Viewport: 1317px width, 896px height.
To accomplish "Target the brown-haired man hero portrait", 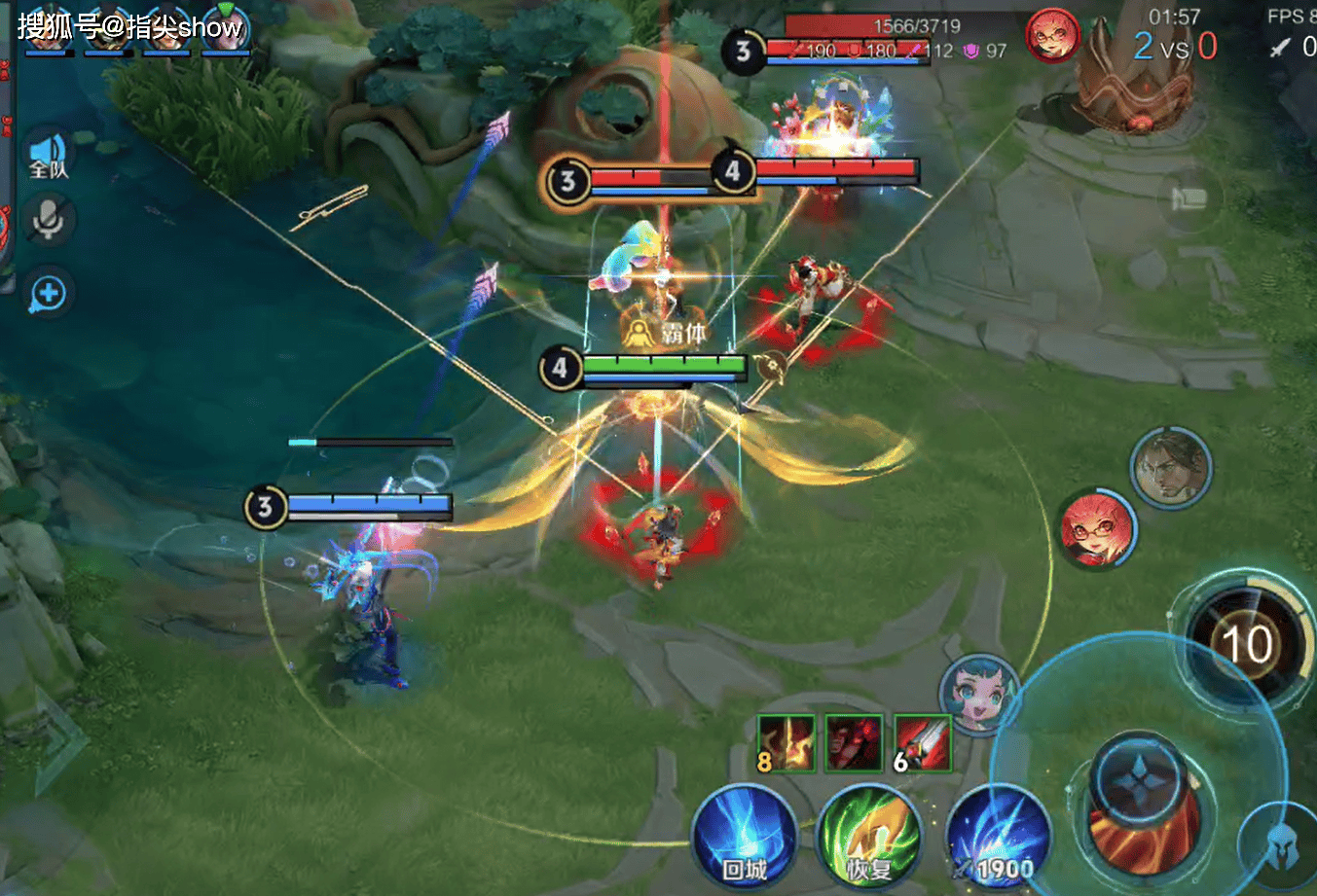I will coord(1170,468).
